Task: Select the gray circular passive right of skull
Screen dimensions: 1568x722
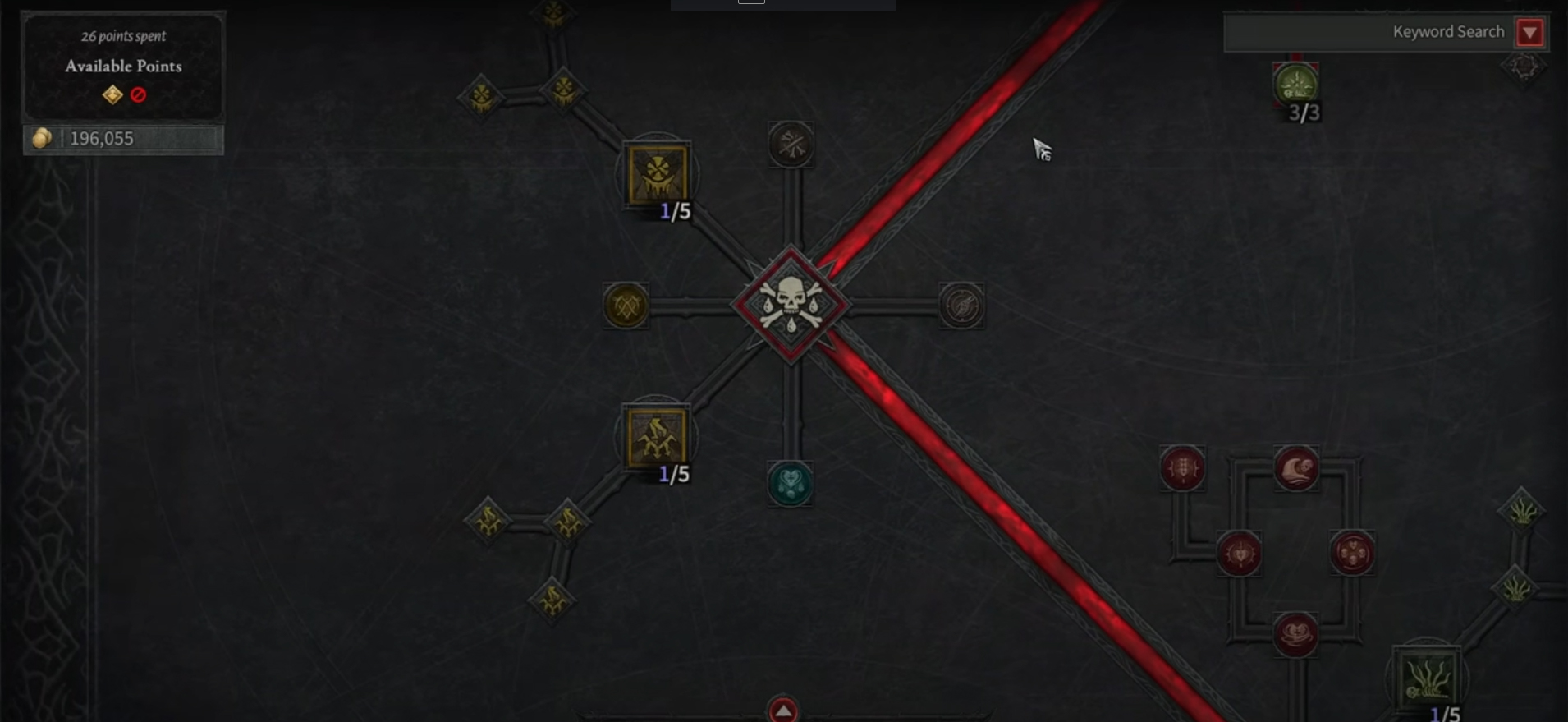Action: pos(961,306)
